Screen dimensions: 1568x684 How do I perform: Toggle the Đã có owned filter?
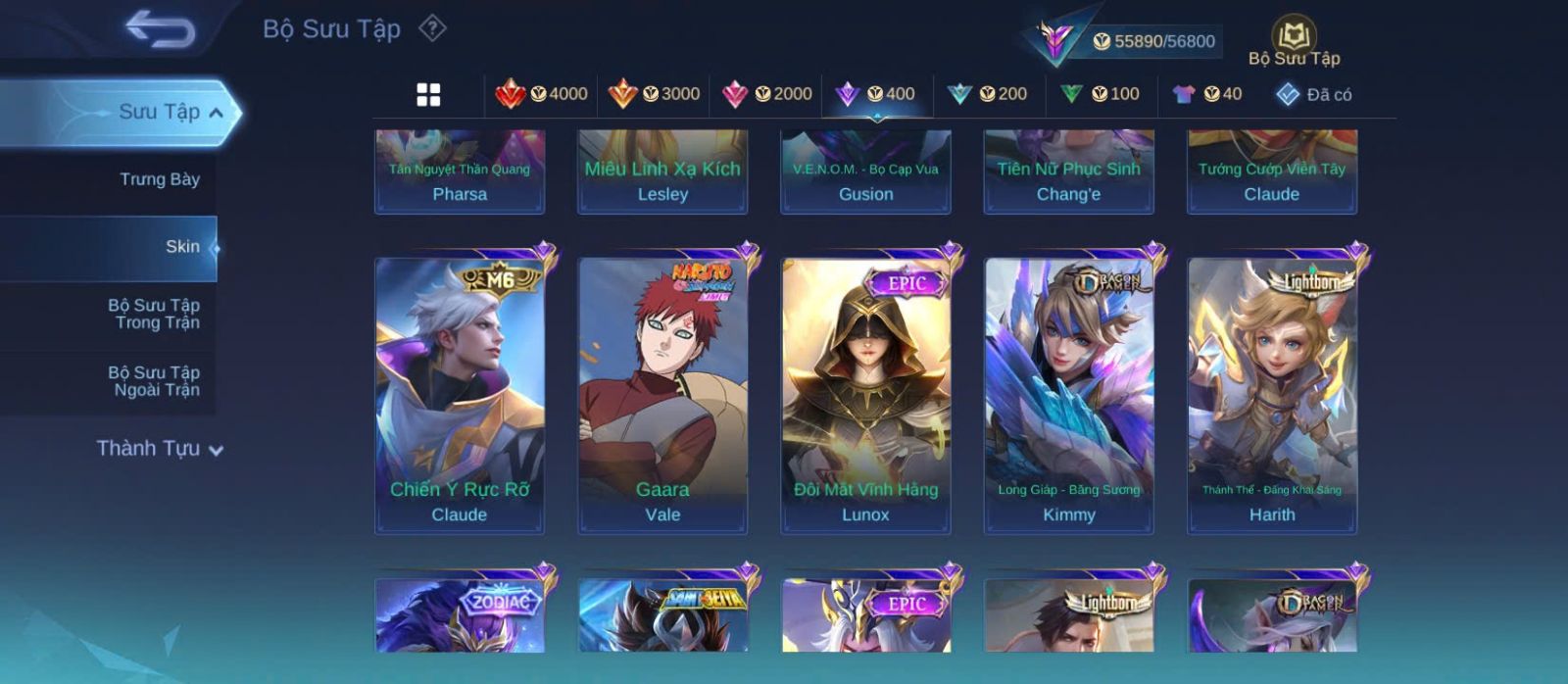pos(1314,94)
